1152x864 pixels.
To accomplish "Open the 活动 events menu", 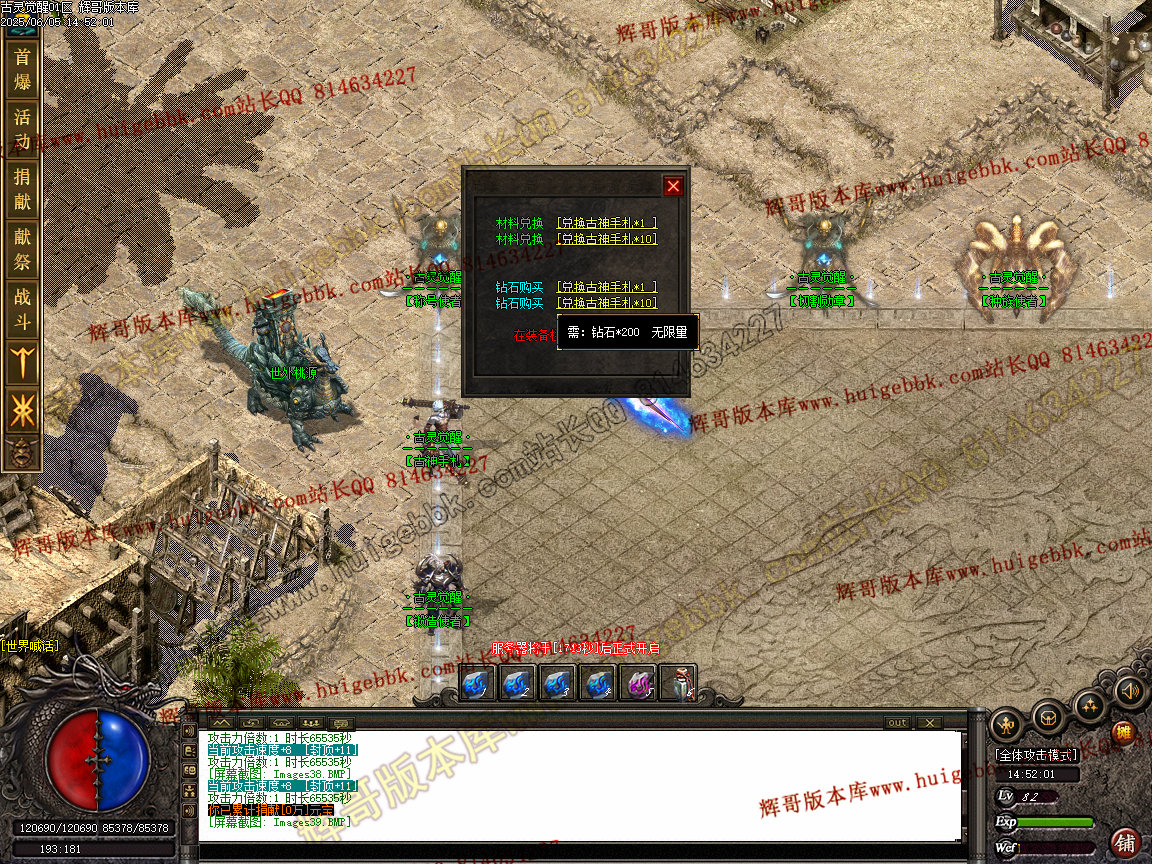I will coord(22,129).
